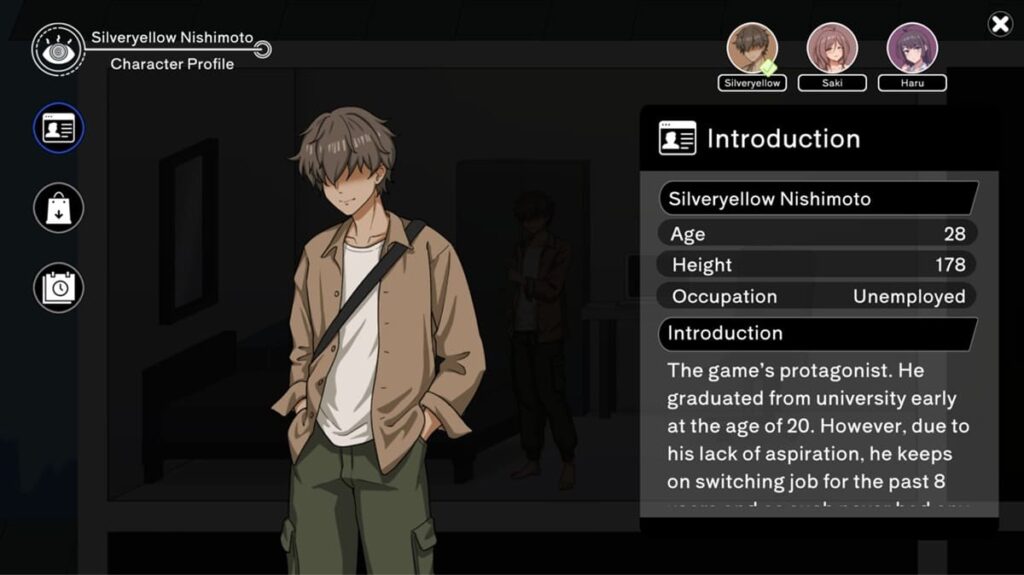Switch to Saki's character profile
1024x575 pixels.
point(832,48)
